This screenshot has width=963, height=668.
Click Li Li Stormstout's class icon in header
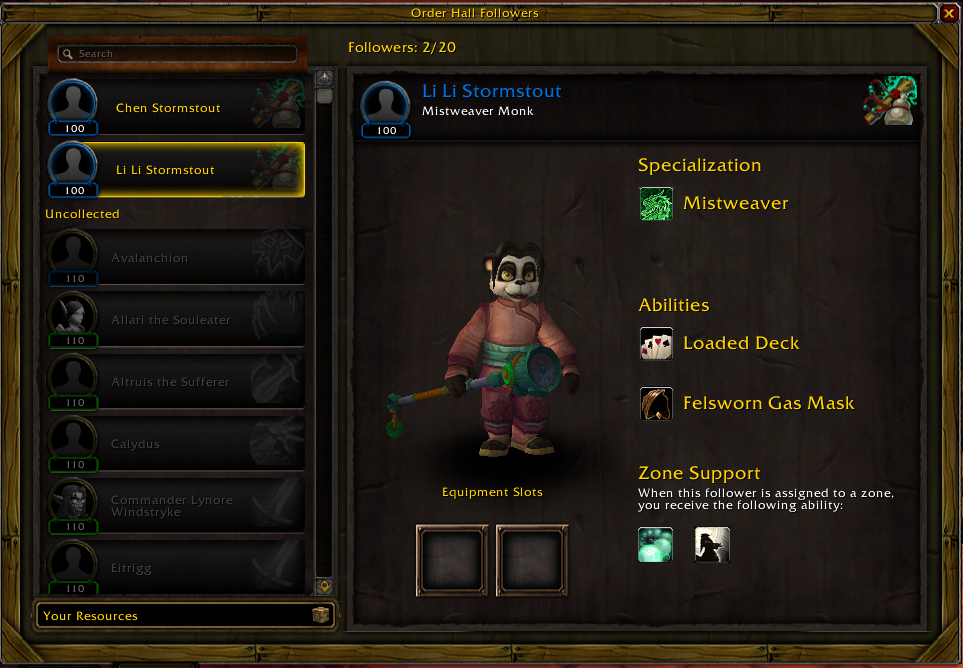(890, 101)
